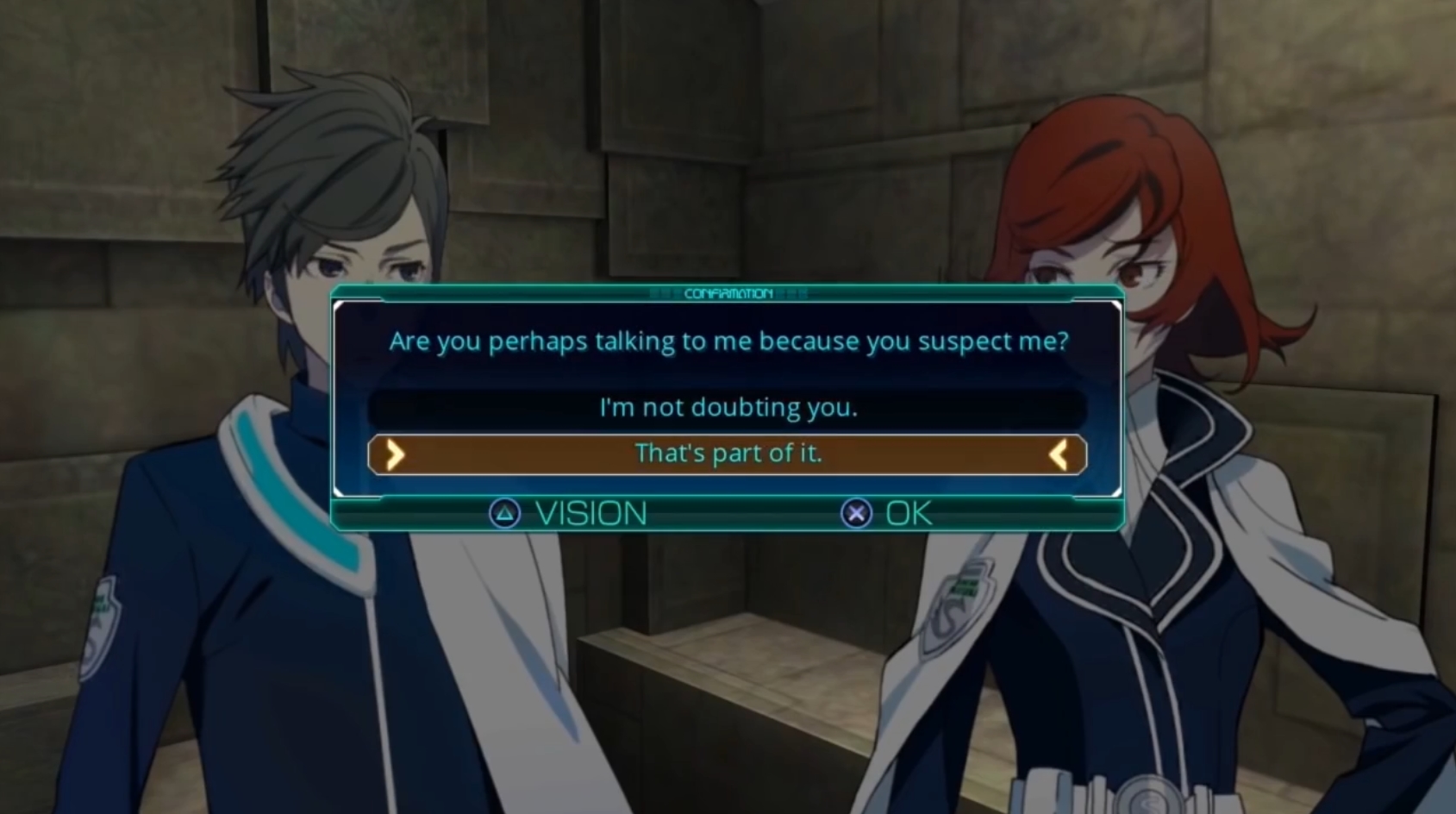
Task: Click the decorative markers right of CONFIRMATION
Action: click(x=793, y=293)
